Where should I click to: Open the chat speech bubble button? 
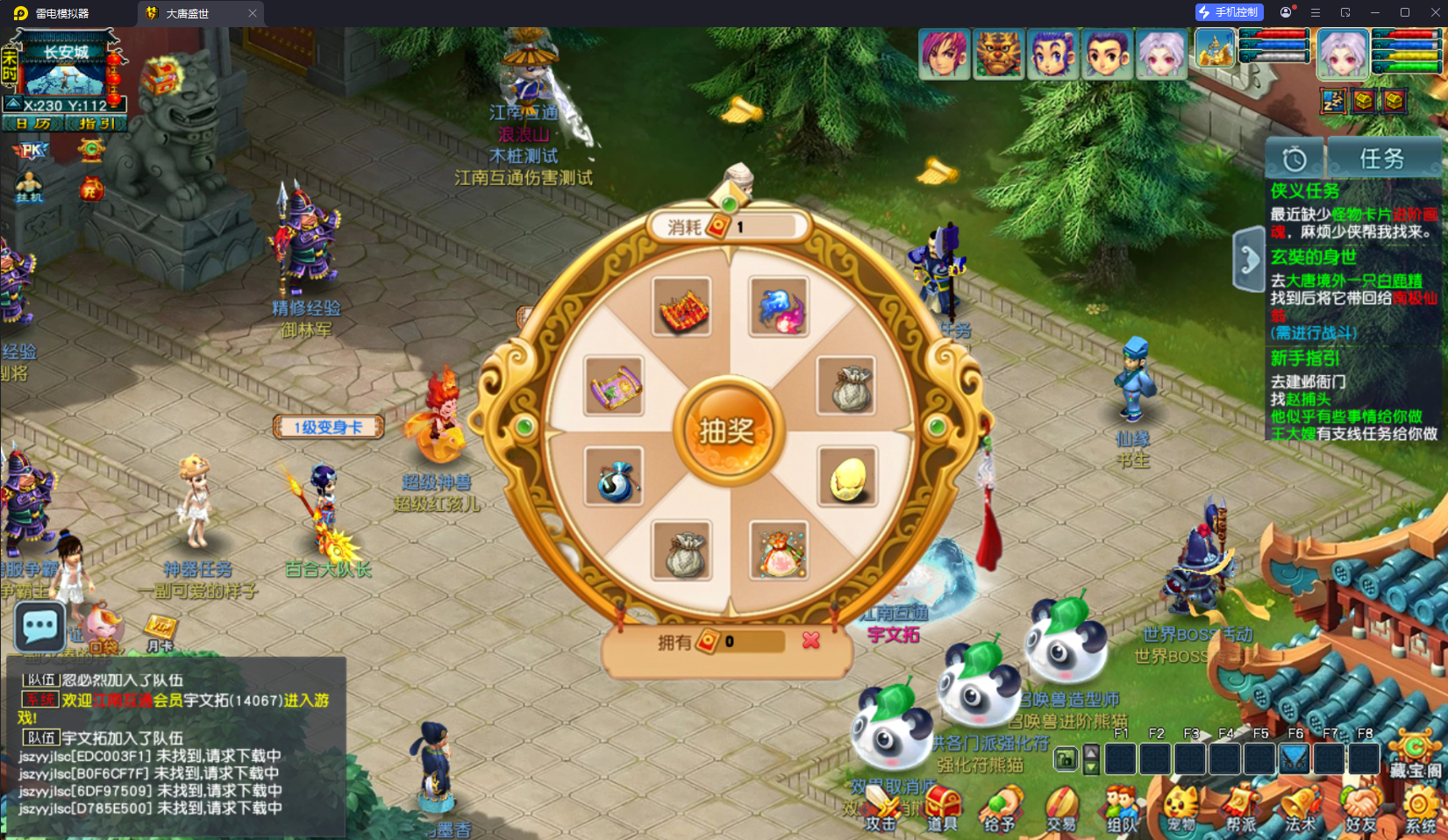[40, 627]
